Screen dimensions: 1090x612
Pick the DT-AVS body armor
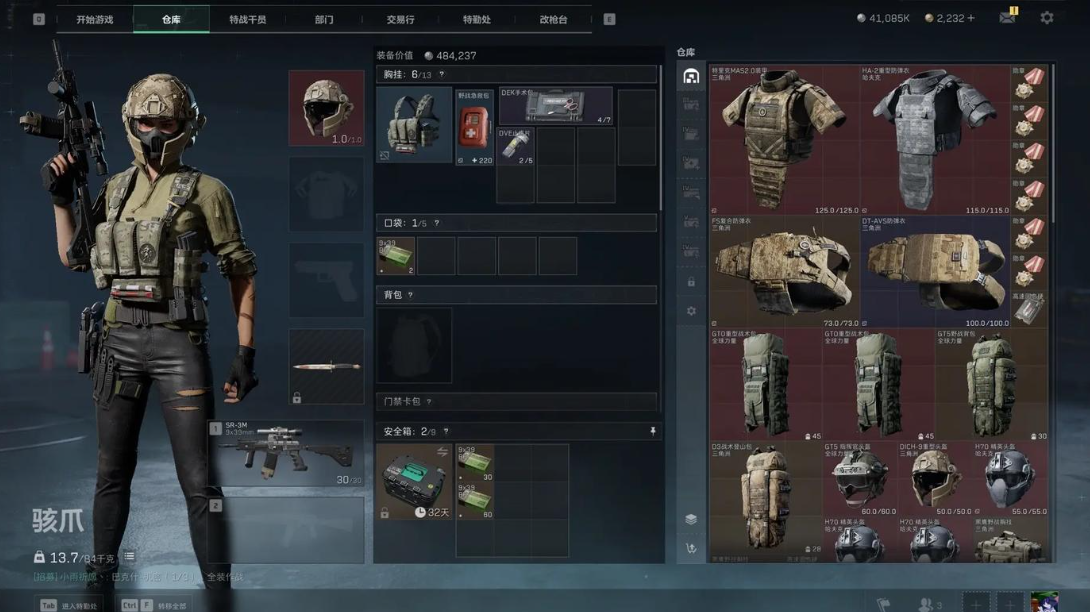(934, 271)
